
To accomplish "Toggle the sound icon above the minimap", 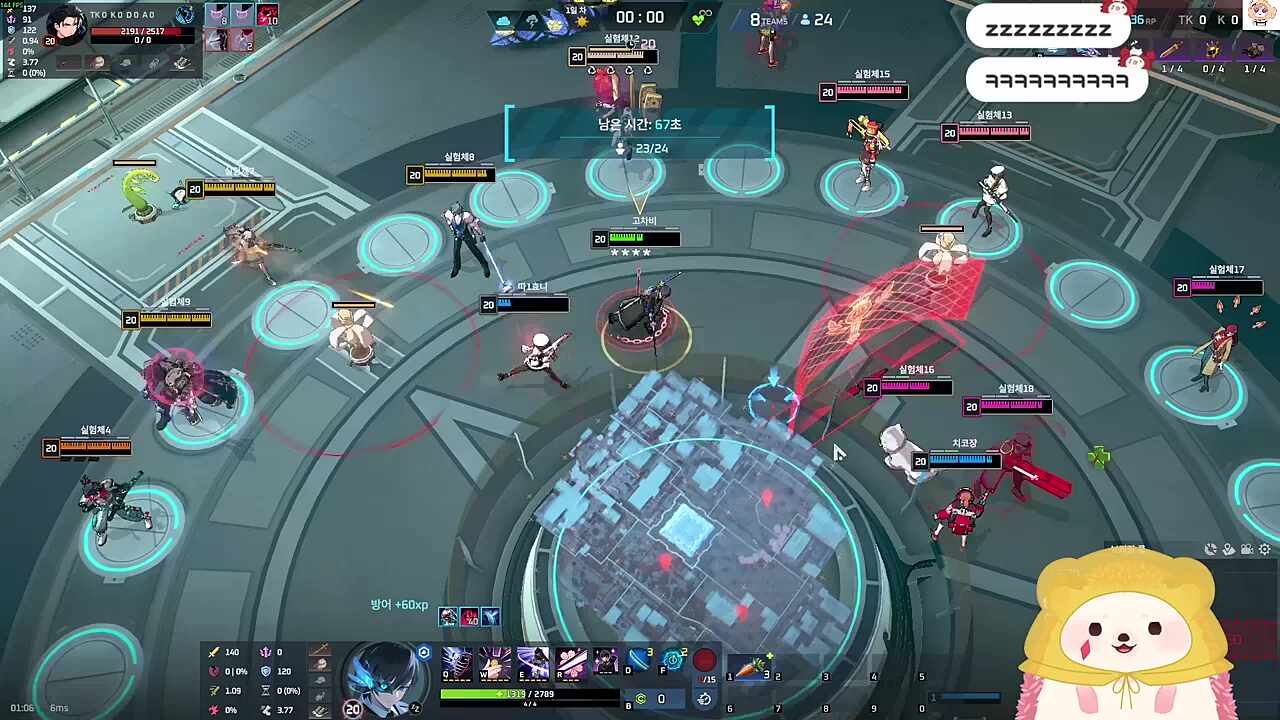I will coord(1211,549).
